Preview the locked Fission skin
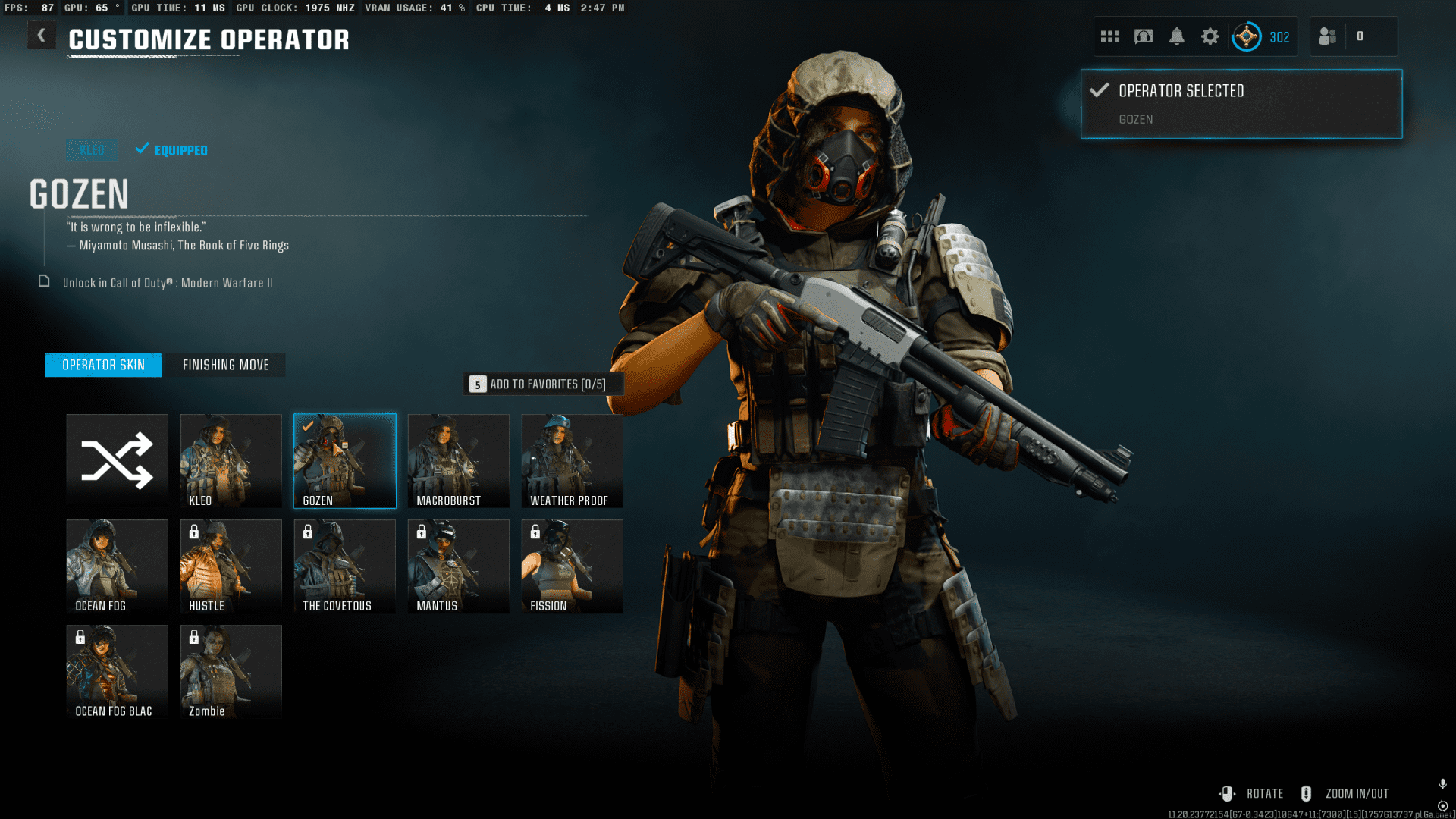The width and height of the screenshot is (1456, 819). click(572, 566)
